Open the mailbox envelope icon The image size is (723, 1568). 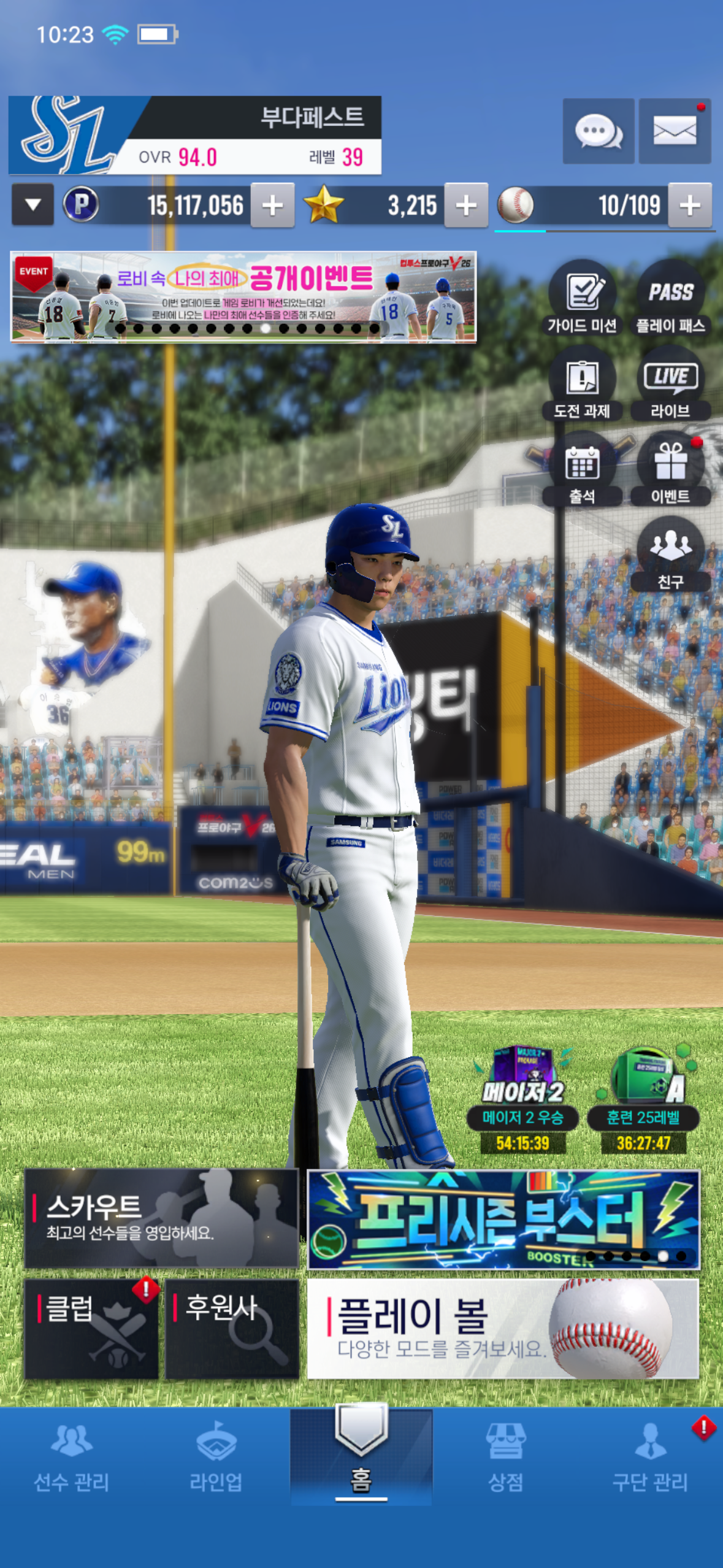675,131
